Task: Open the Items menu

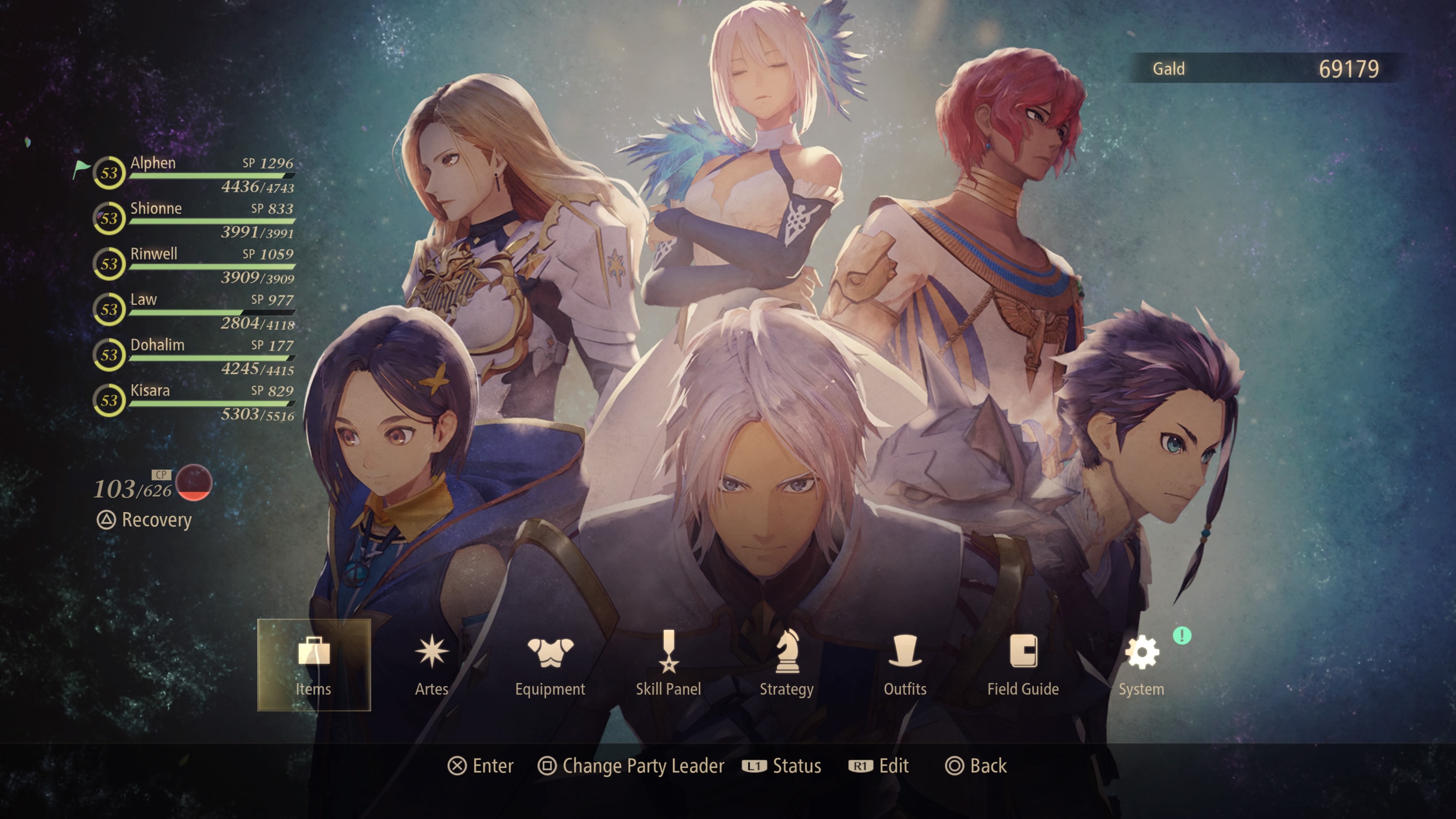Action: click(x=314, y=664)
